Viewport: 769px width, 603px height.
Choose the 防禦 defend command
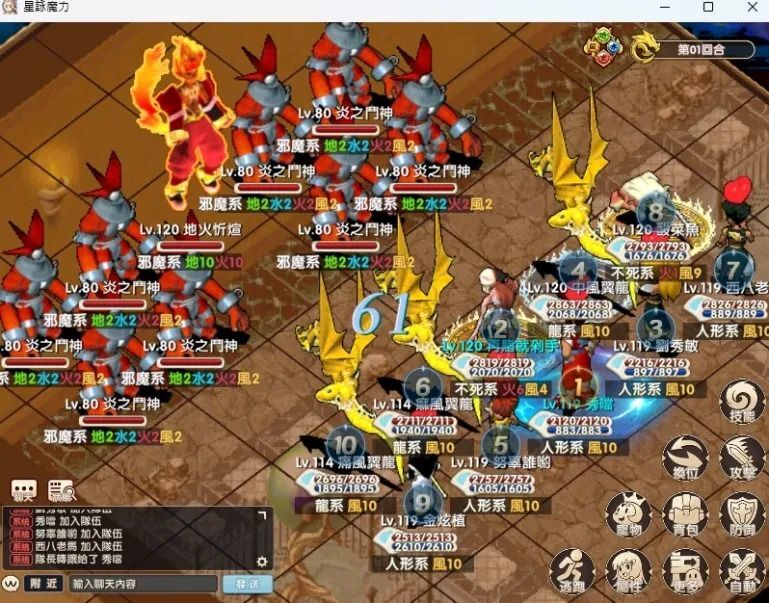pos(741,515)
